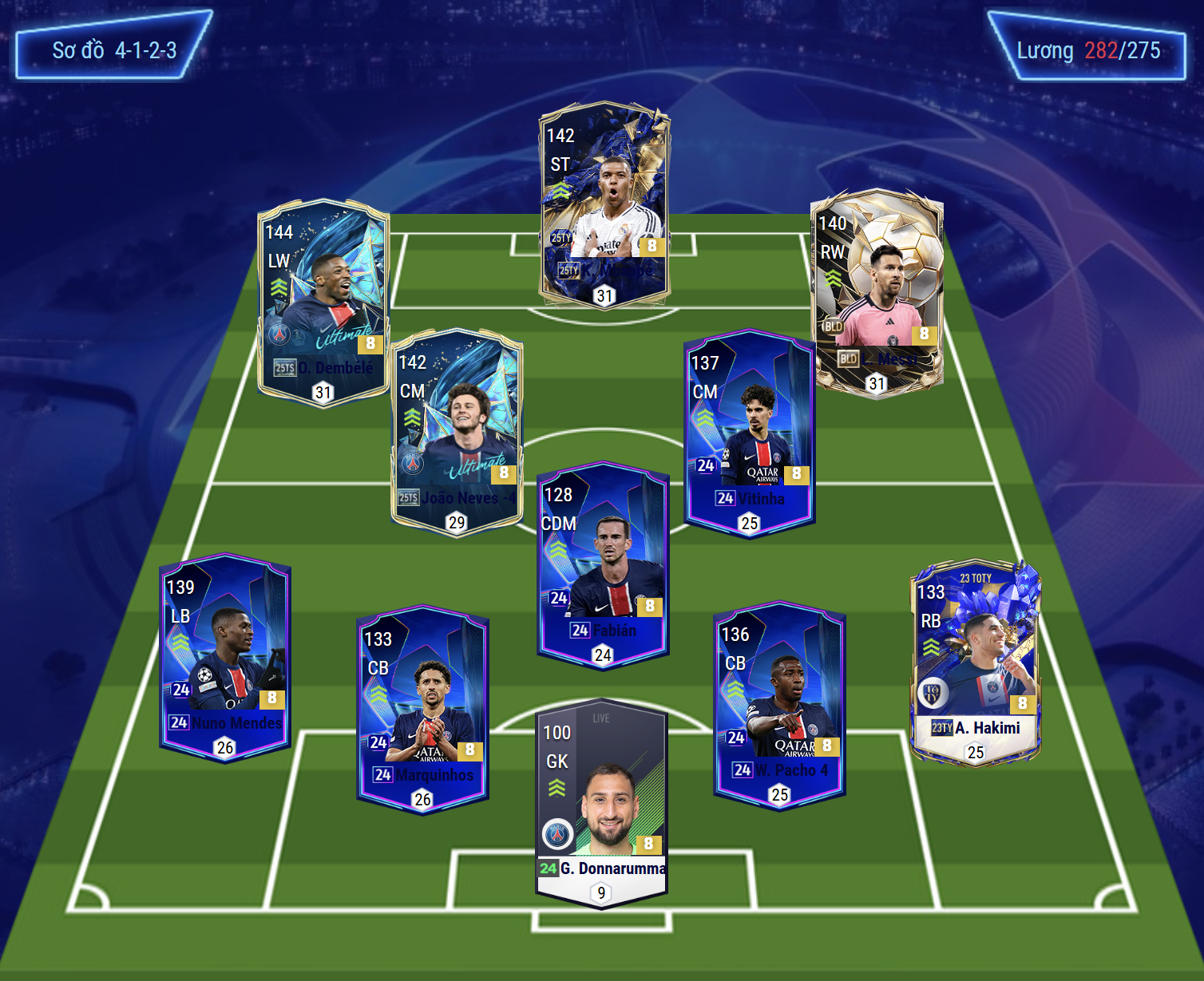The width and height of the screenshot is (1204, 981).
Task: Select the Messi right wing card
Action: (x=877, y=293)
